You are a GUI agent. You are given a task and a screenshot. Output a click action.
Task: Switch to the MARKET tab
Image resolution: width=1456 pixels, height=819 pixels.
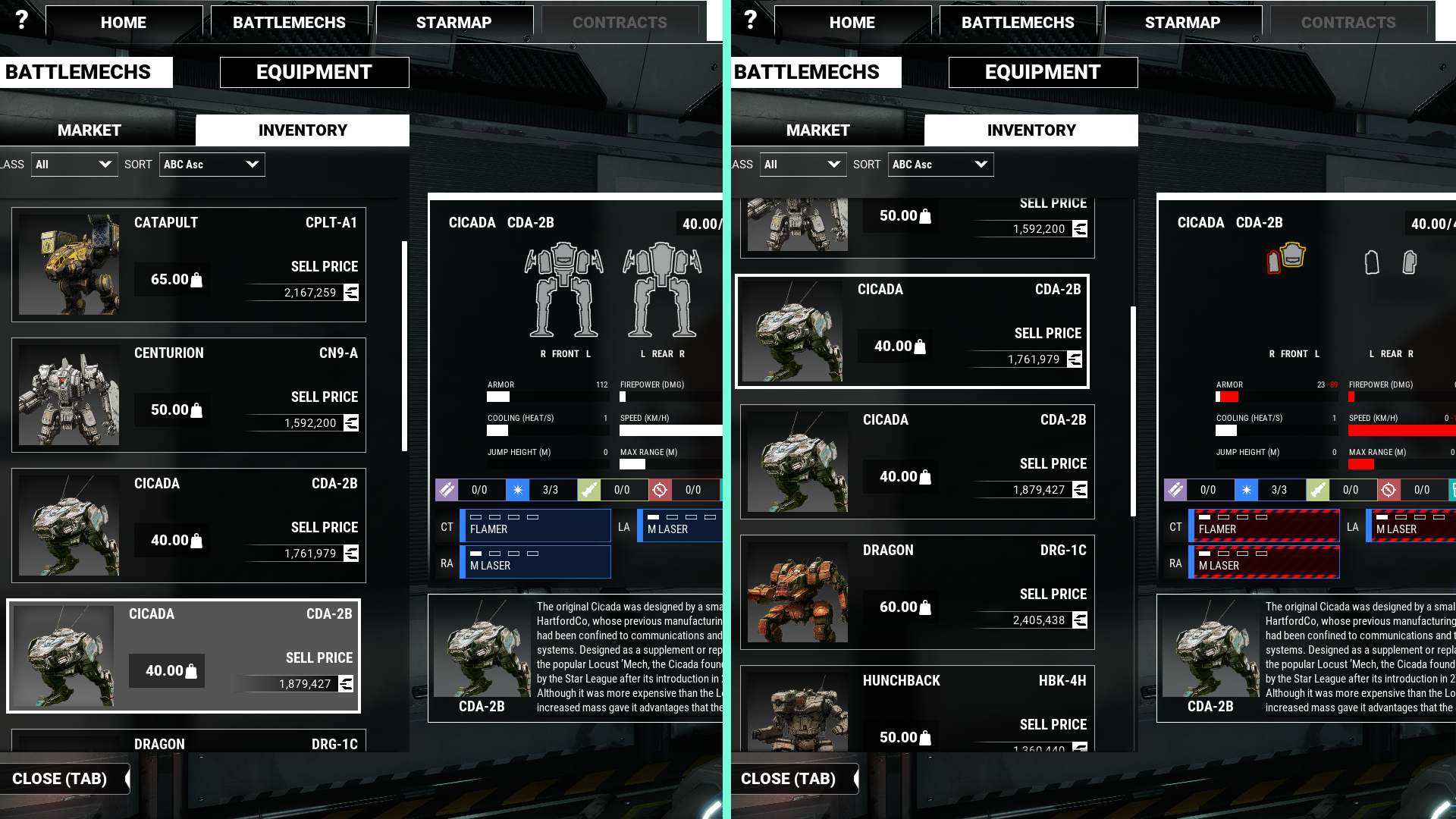pyautogui.click(x=90, y=130)
